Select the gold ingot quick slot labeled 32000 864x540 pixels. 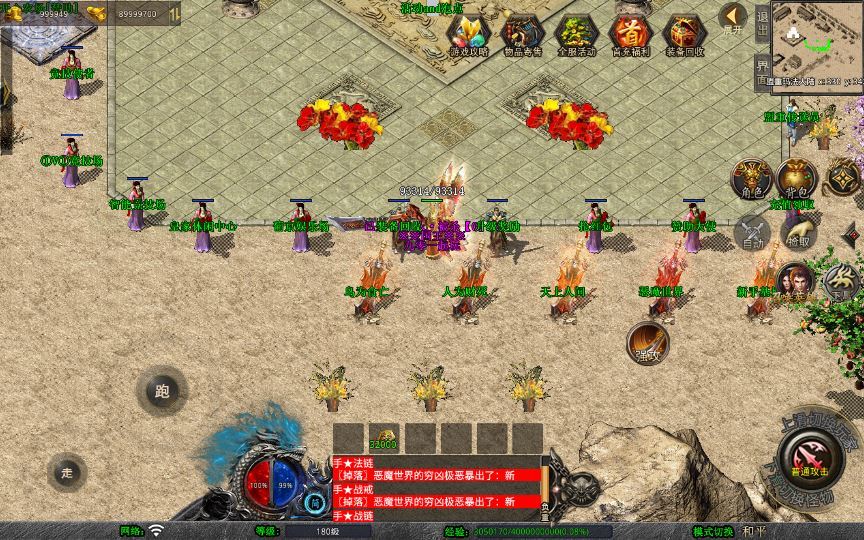point(383,438)
